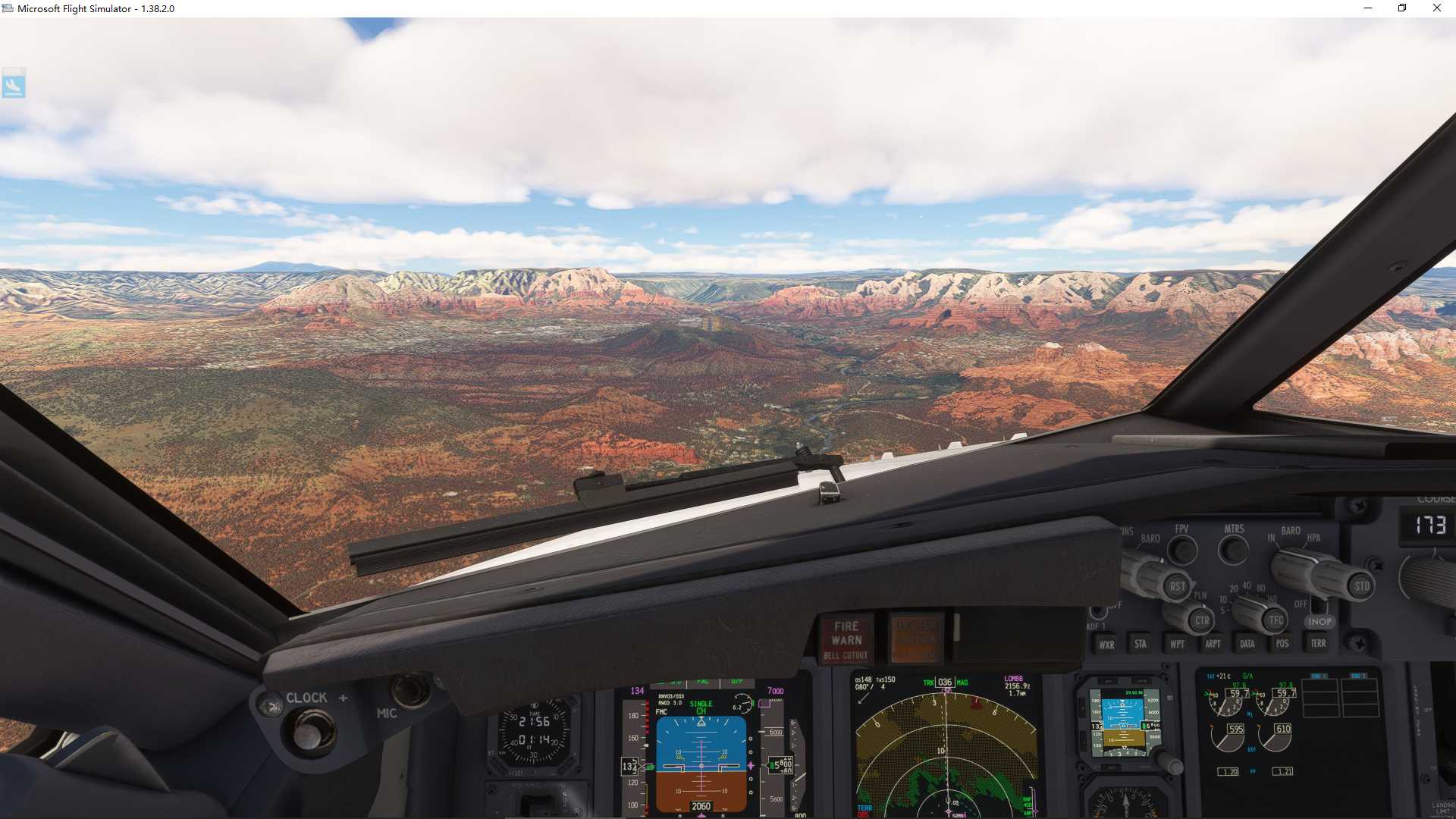Screen dimensions: 1456x819
Task: Click the flight simulator toolbar arrow icon
Action: point(15,83)
